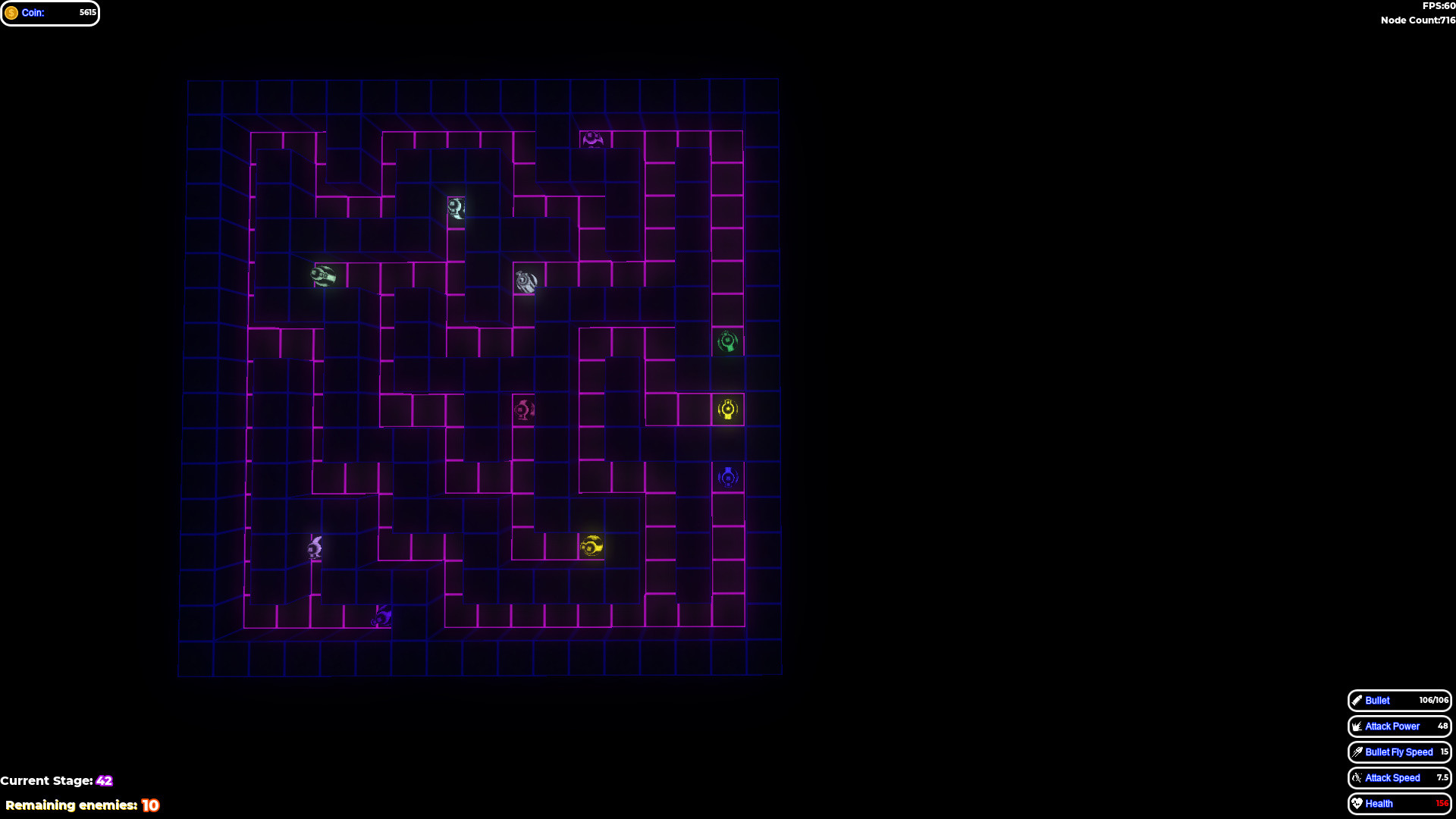Click the rocket icon next to Bullet Fly Speed
This screenshot has width=1456, height=819.
pos(1357,752)
